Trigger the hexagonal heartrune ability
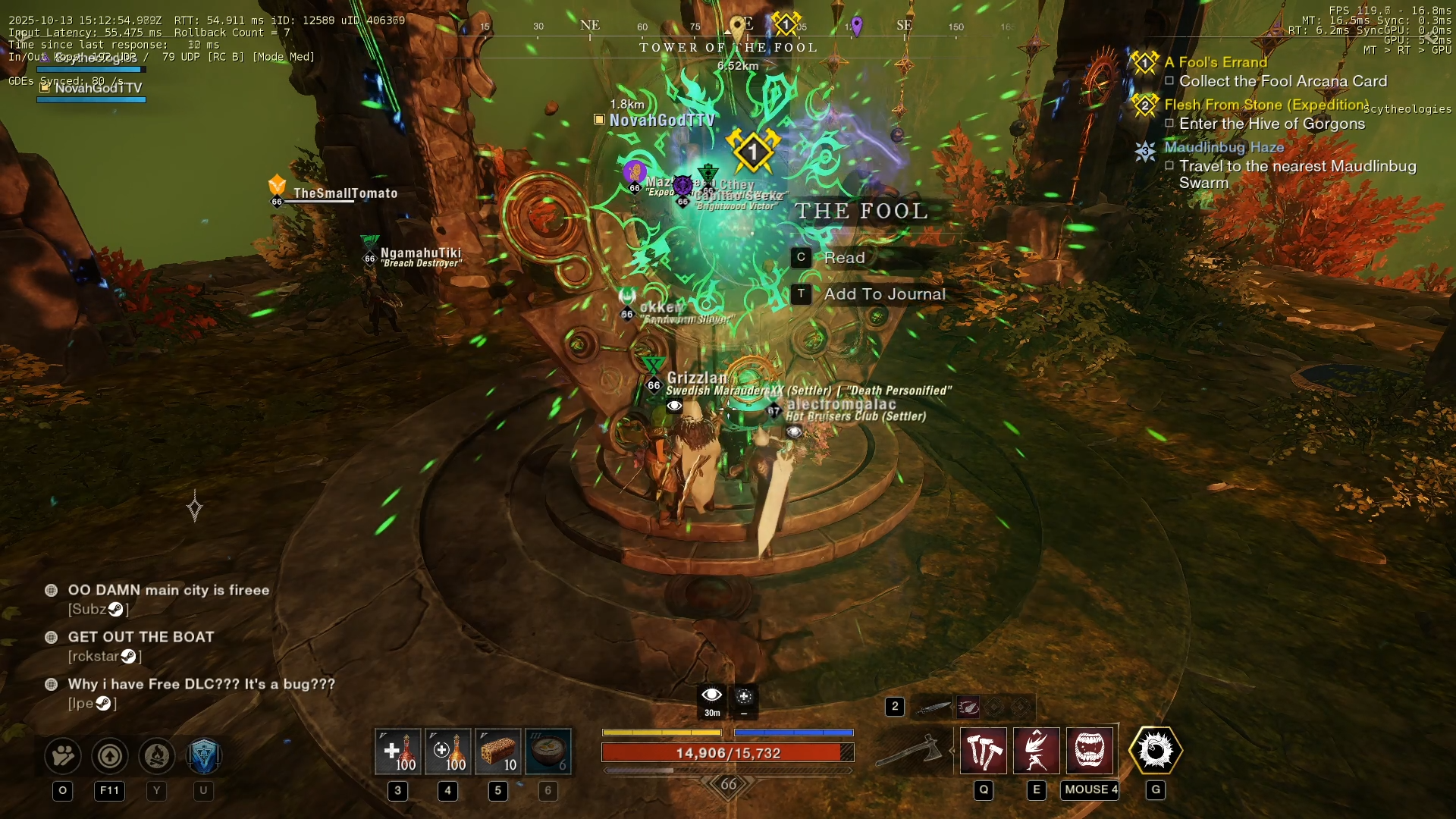Screen dimensions: 1456x819 click(x=1155, y=751)
